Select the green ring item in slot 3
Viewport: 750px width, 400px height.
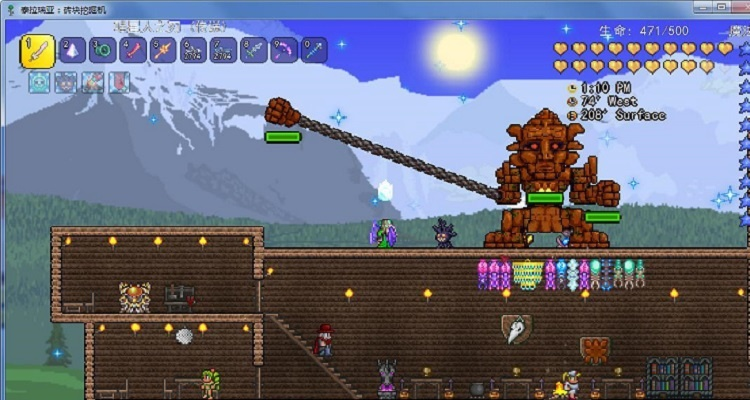(x=102, y=50)
